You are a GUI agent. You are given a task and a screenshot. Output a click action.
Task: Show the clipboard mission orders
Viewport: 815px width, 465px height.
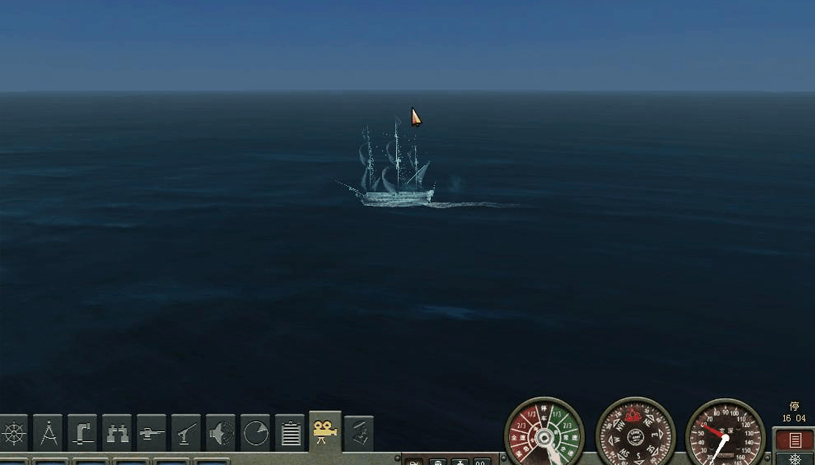click(x=290, y=434)
